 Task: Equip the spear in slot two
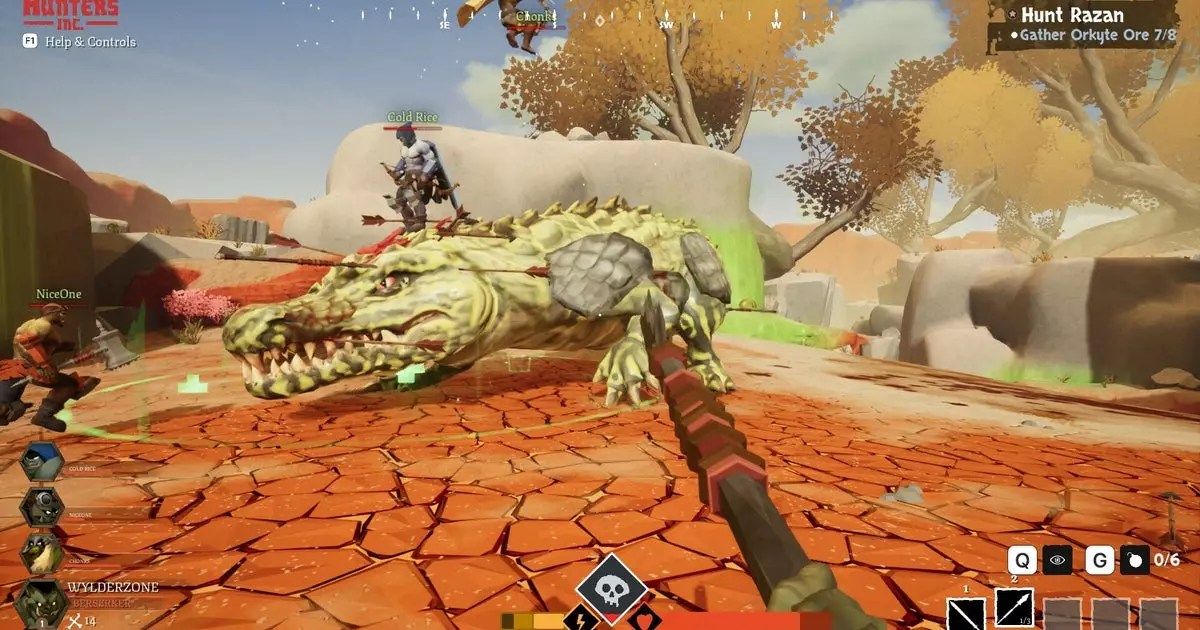1014,608
